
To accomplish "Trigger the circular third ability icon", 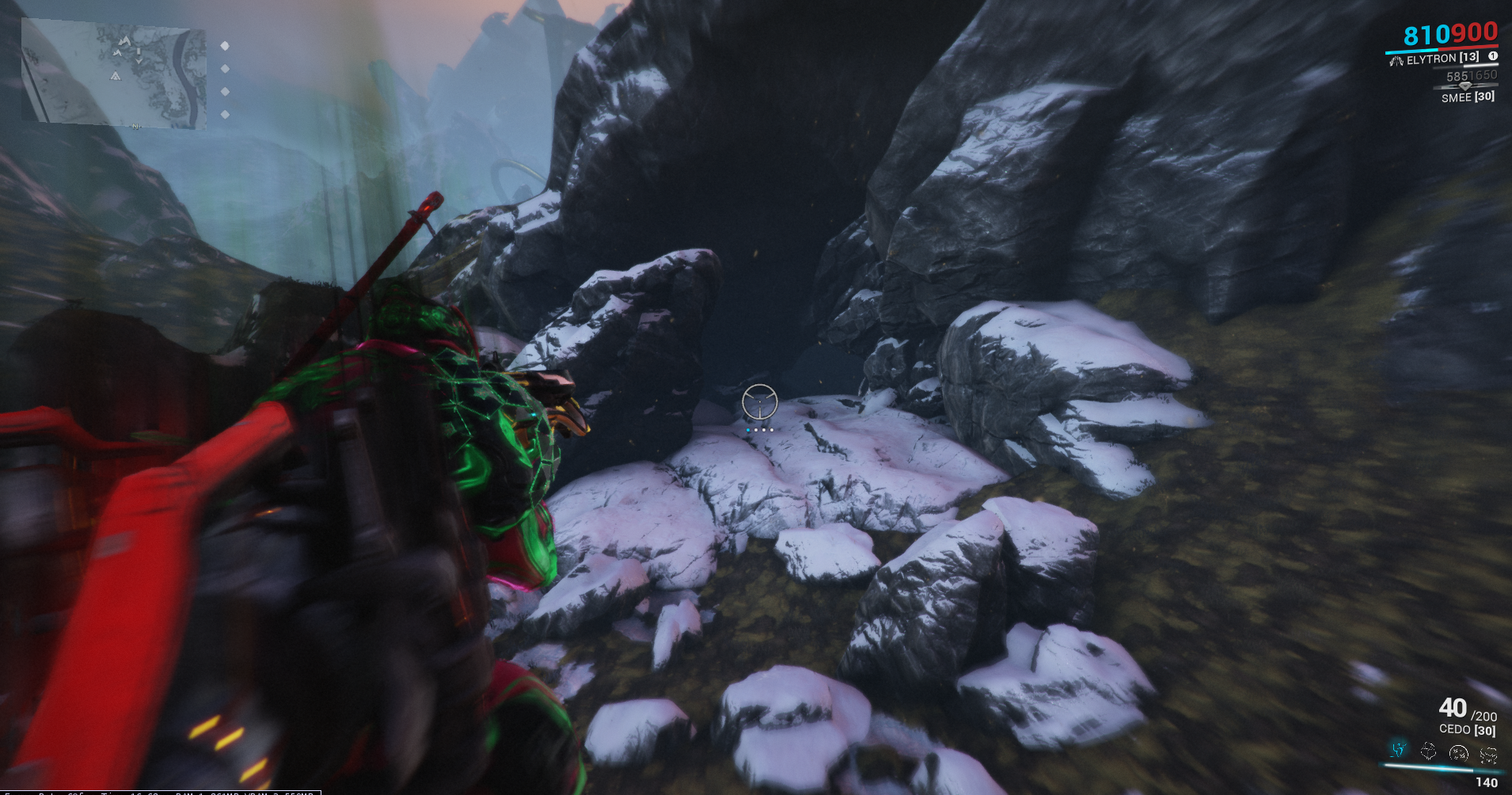I will tap(1458, 752).
